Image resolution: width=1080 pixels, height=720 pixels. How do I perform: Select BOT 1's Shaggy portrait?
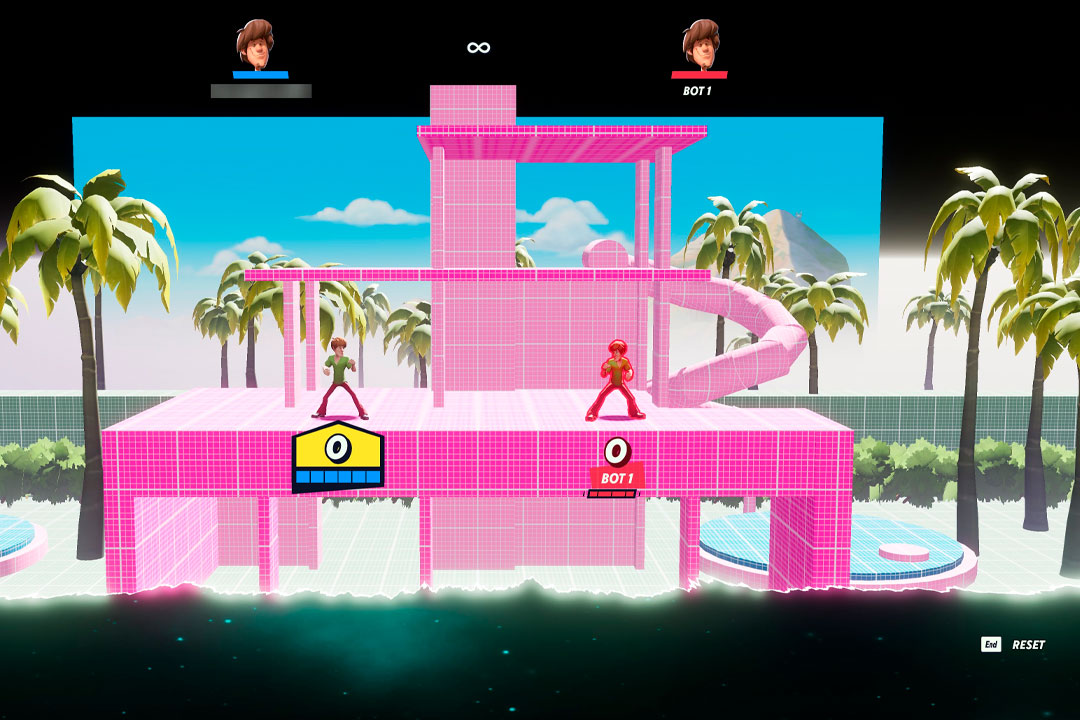(700, 43)
